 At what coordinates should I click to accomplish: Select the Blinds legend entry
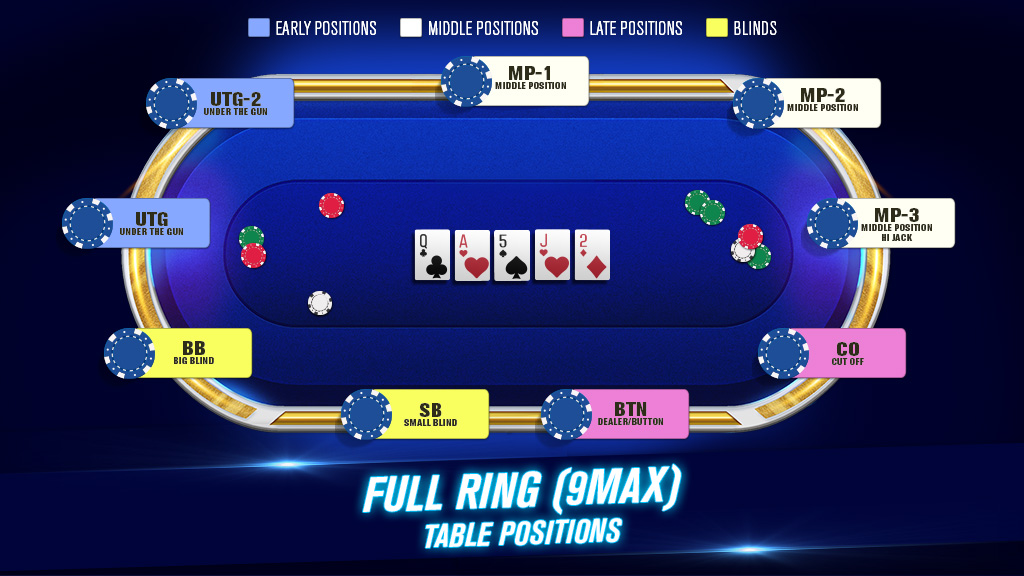(x=741, y=28)
